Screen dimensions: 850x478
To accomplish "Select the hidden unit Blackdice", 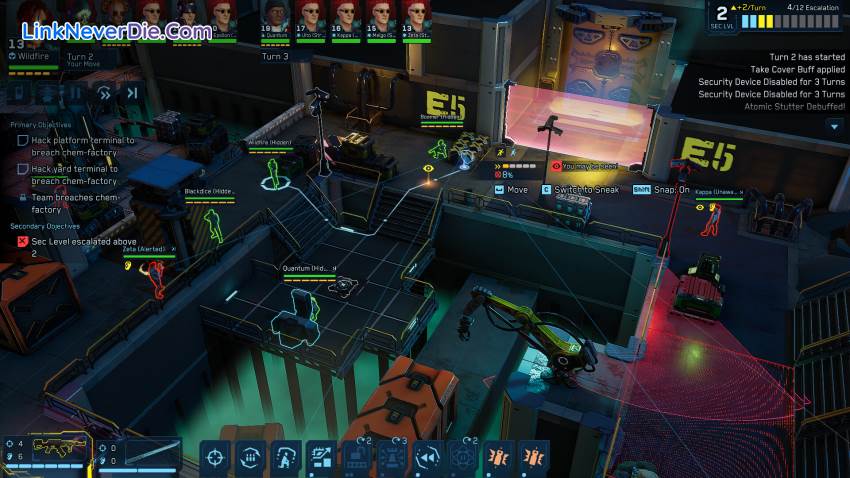I will click(x=211, y=224).
